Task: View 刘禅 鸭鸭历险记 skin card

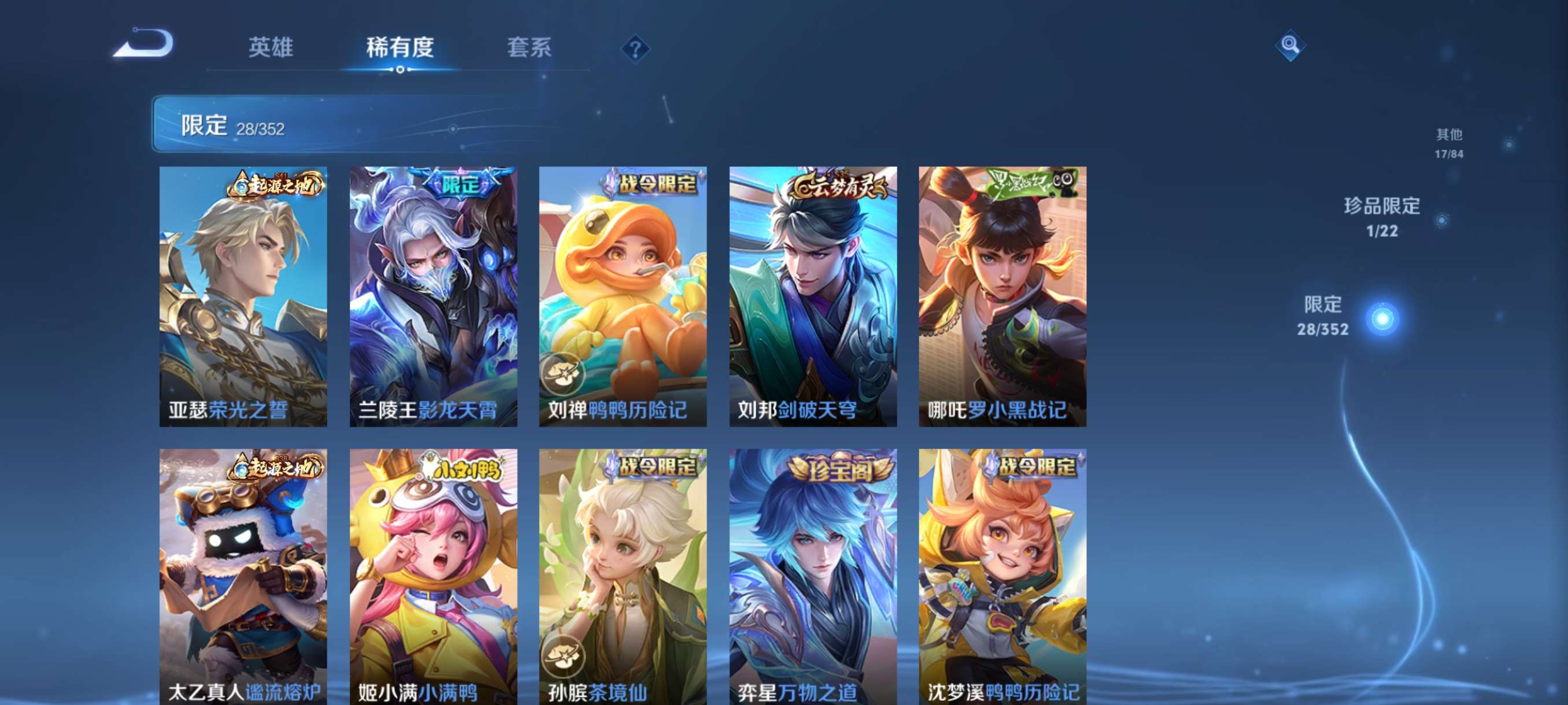Action: tap(623, 296)
